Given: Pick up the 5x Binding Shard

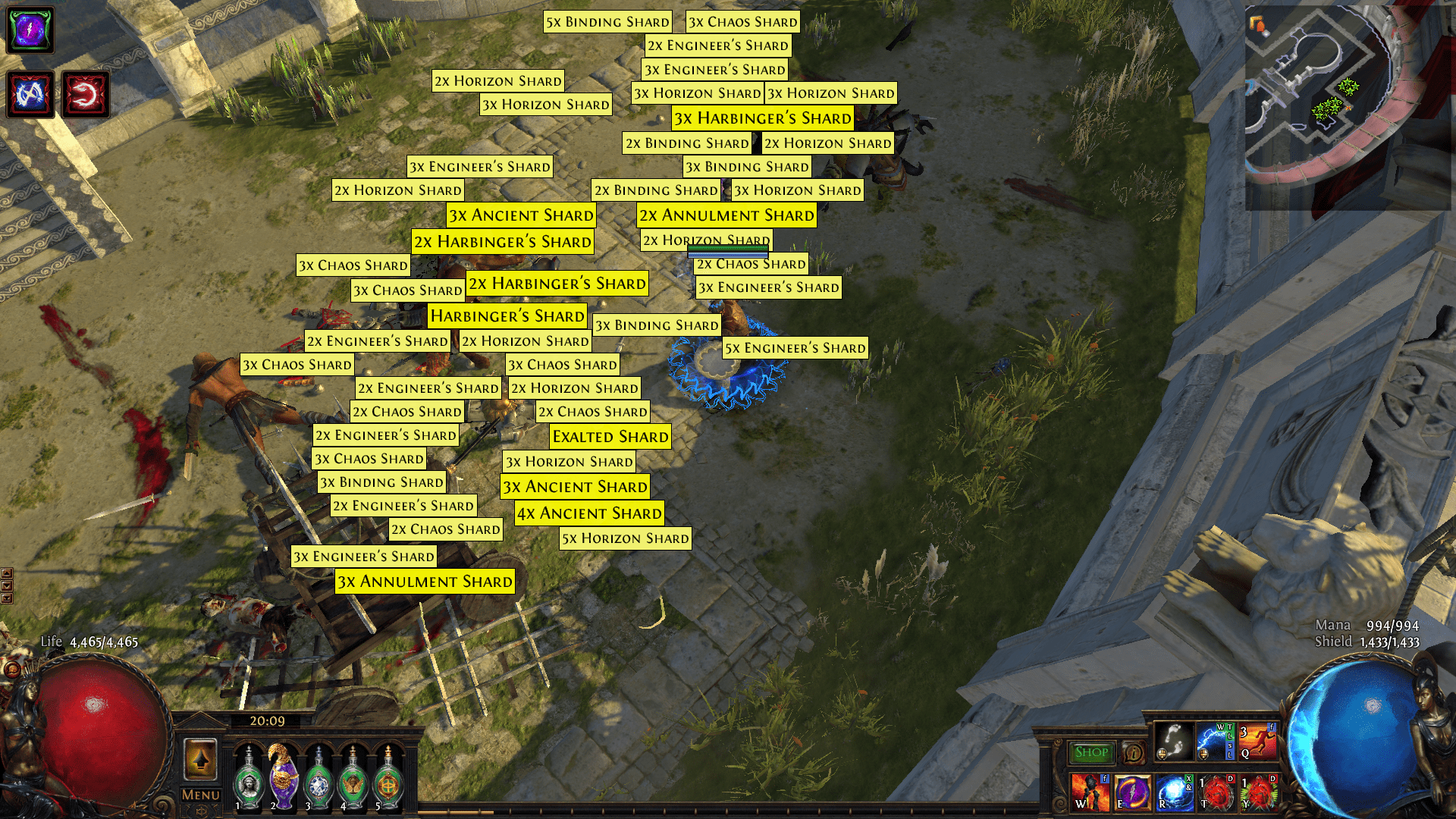Looking at the screenshot, I should coord(607,21).
